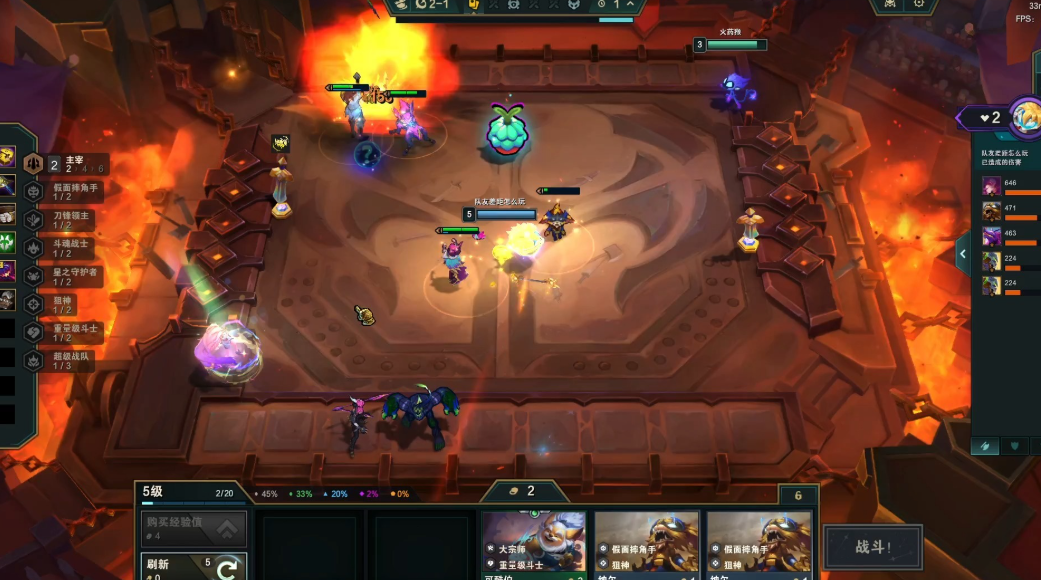Buy the 大宗师 champion card from the shop
Screen dimensions: 1041x580
(x=534, y=545)
